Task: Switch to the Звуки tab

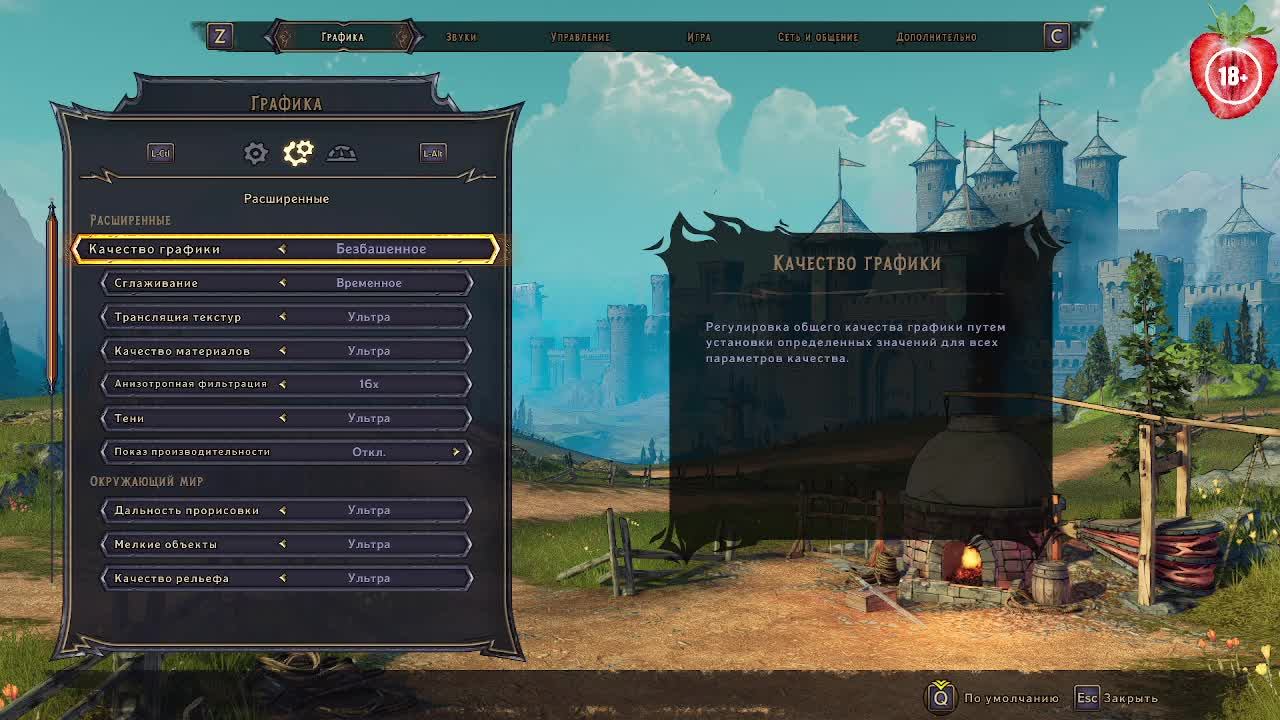Action: [x=461, y=37]
